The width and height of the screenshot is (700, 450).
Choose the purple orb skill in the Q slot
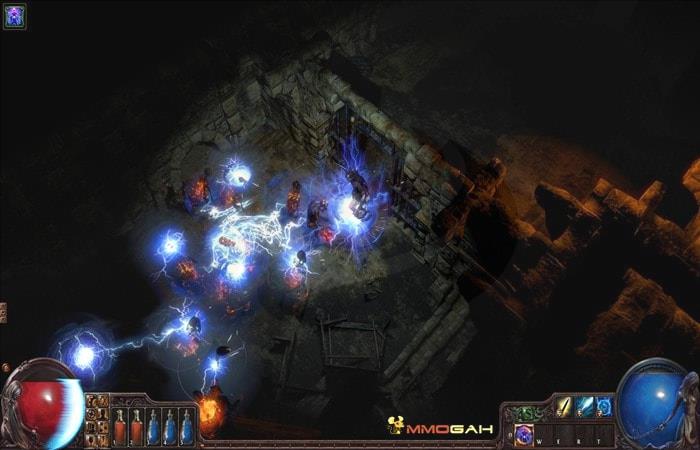[525, 434]
